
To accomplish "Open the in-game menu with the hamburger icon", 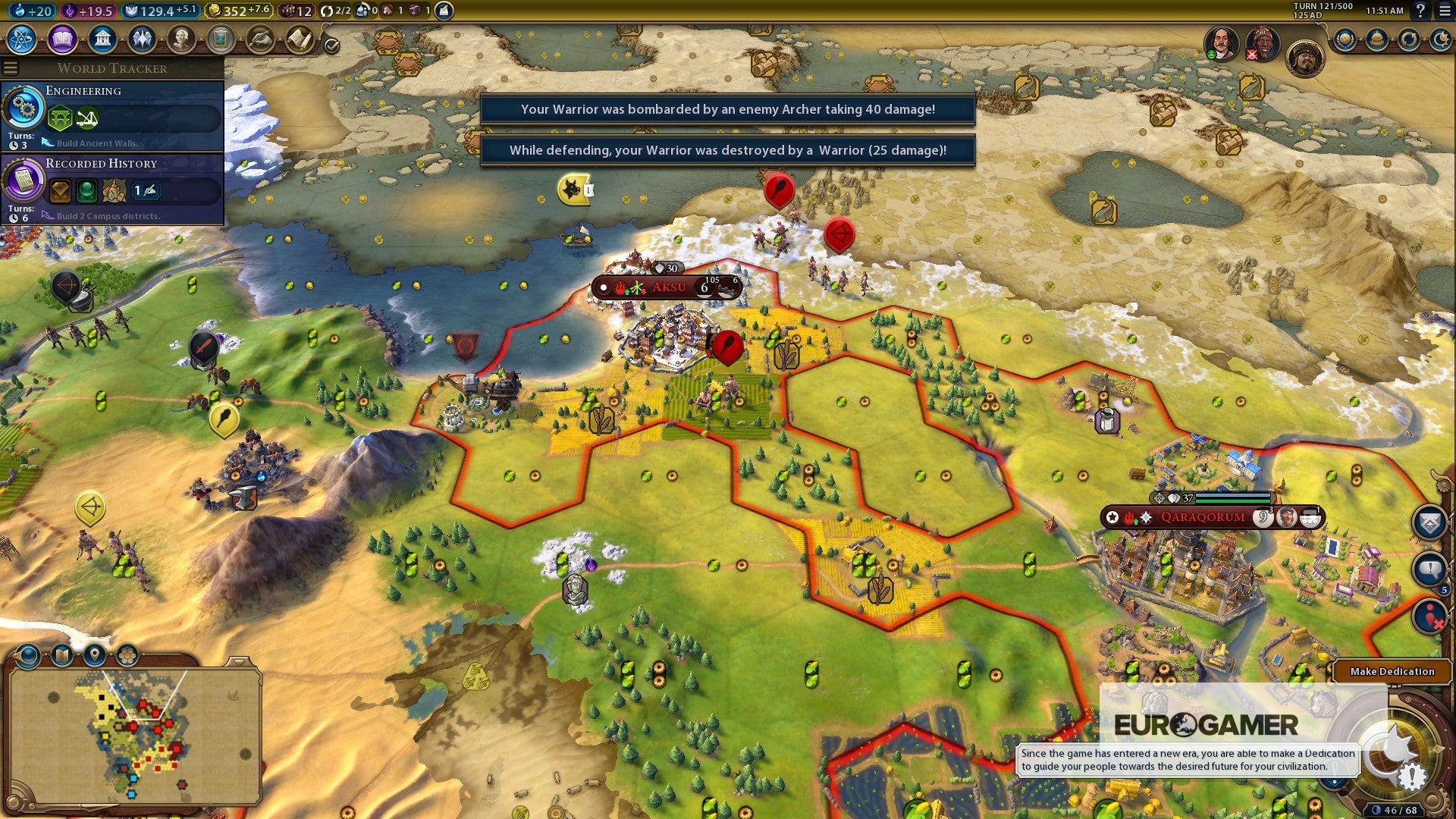I will pyautogui.click(x=1444, y=11).
